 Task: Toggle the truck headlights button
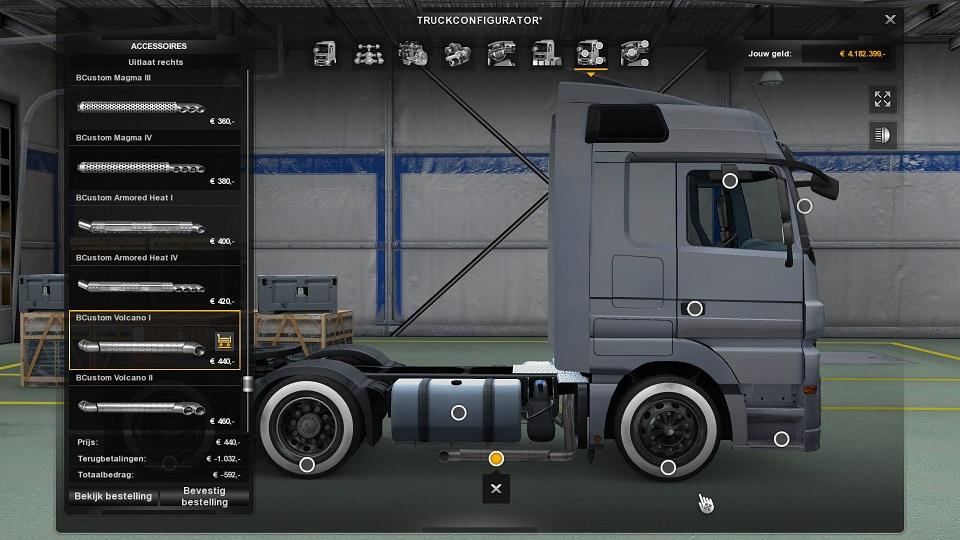click(x=882, y=135)
